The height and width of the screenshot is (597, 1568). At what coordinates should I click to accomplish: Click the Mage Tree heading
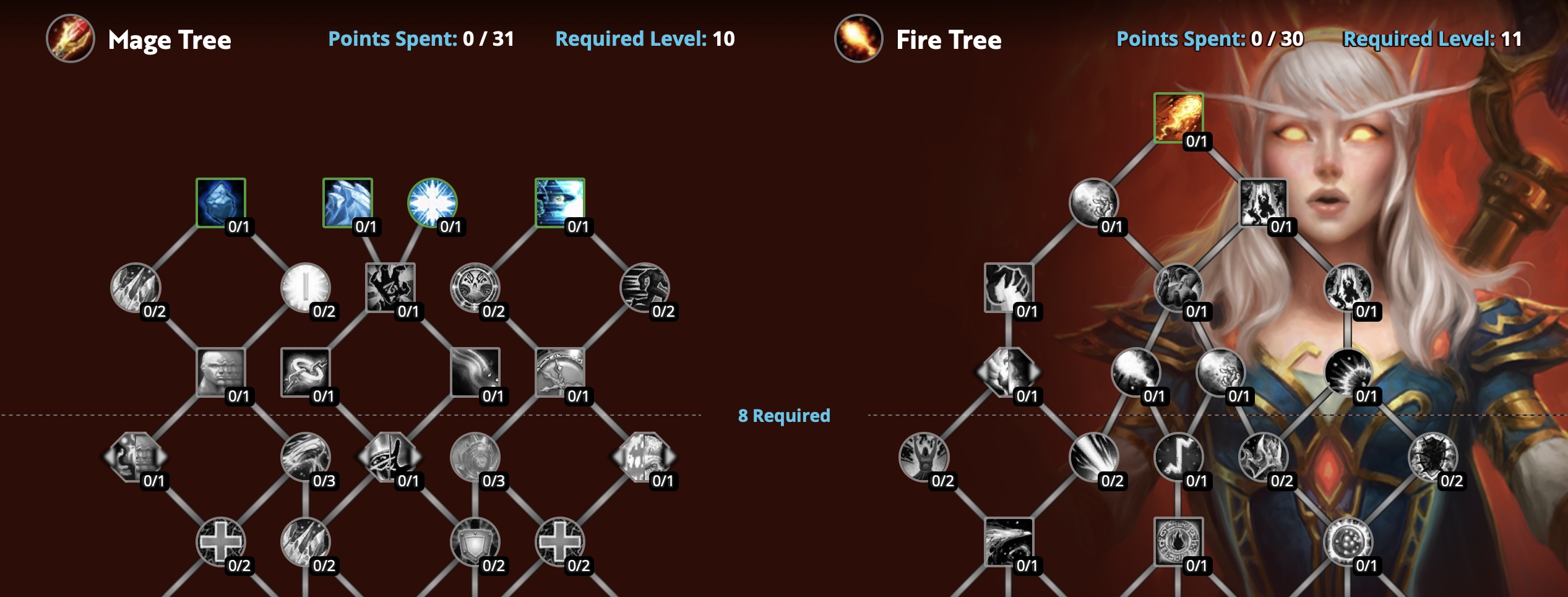pos(170,41)
